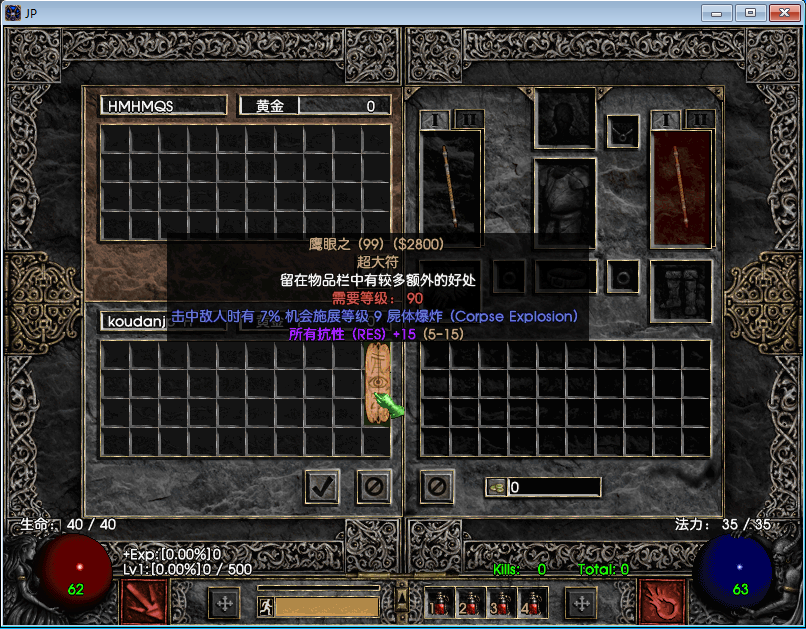
Task: Switch to weapon set II above the red slot
Action: (x=699, y=119)
